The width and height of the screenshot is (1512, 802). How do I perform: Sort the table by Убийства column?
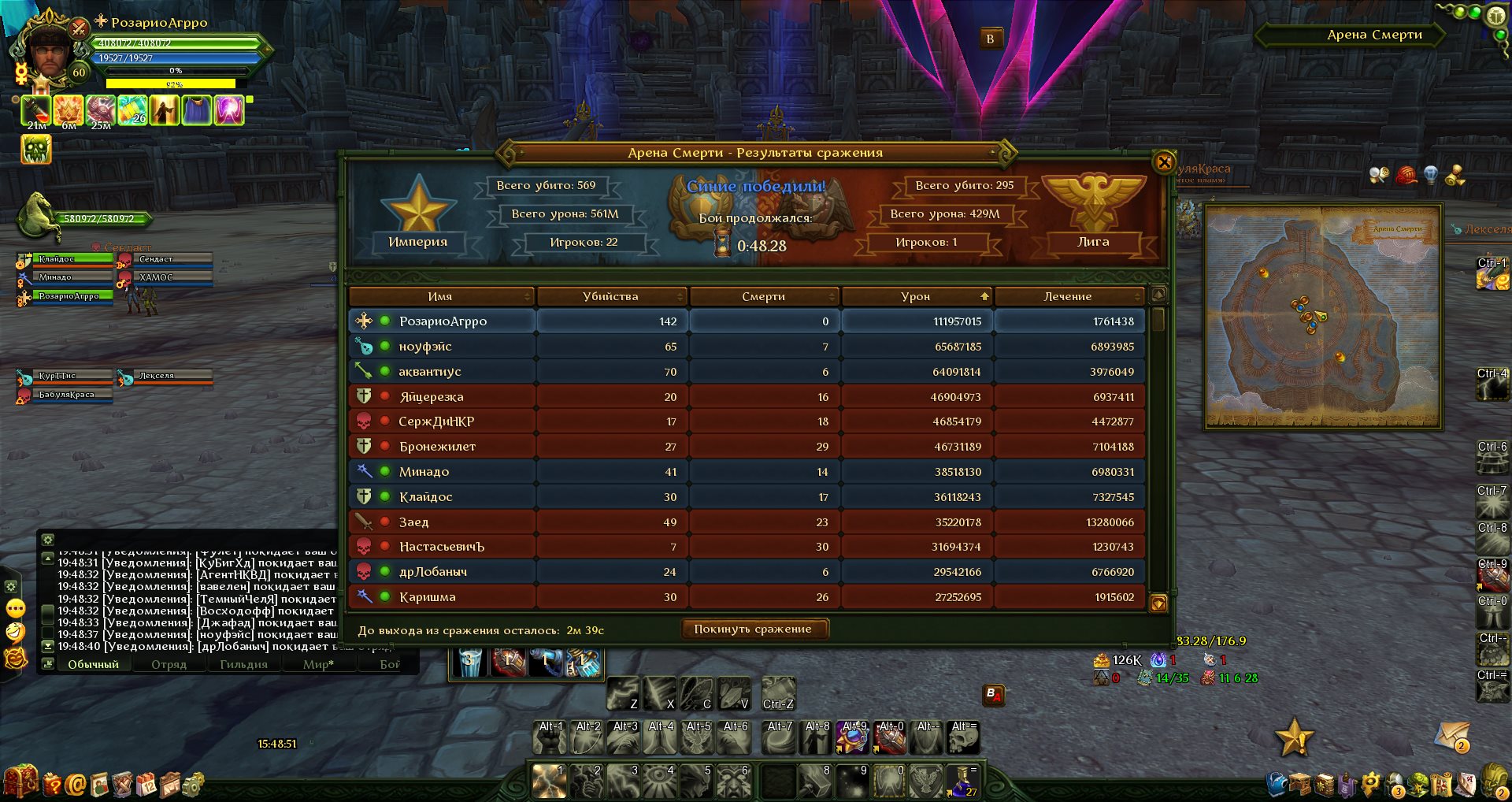pos(610,296)
